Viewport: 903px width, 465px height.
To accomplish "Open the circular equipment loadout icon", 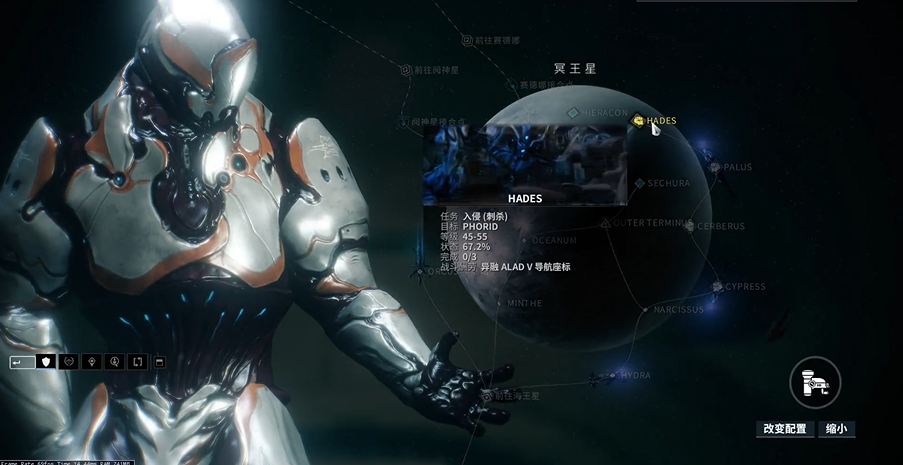I will (814, 381).
